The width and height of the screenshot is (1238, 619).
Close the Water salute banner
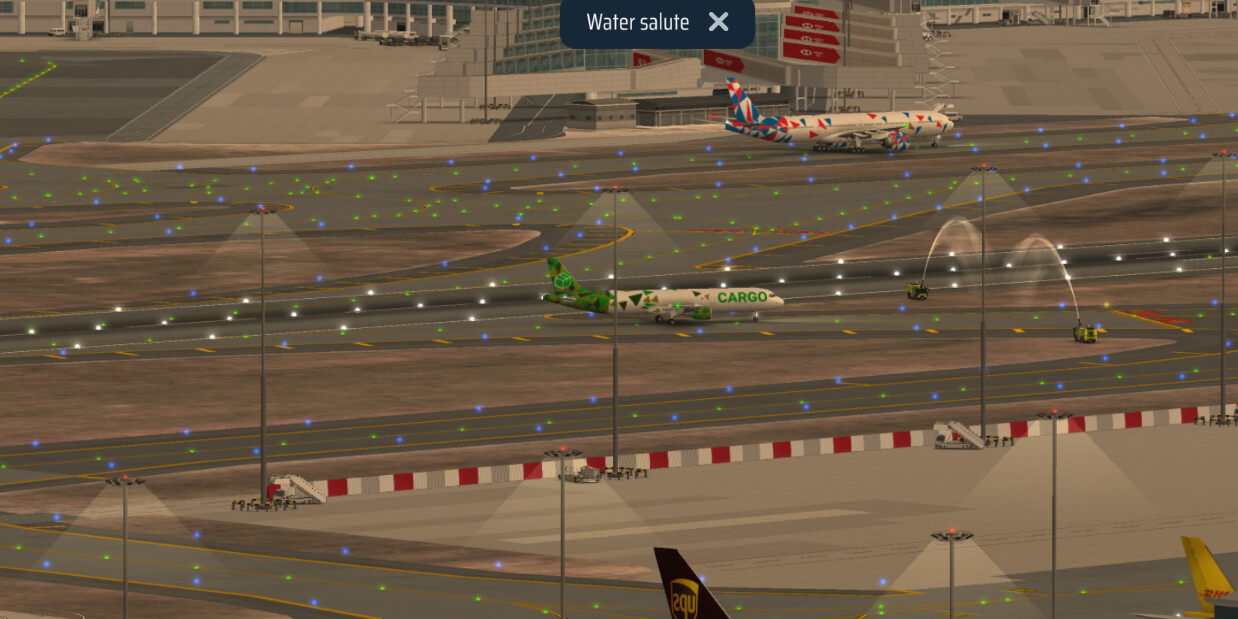pos(718,22)
